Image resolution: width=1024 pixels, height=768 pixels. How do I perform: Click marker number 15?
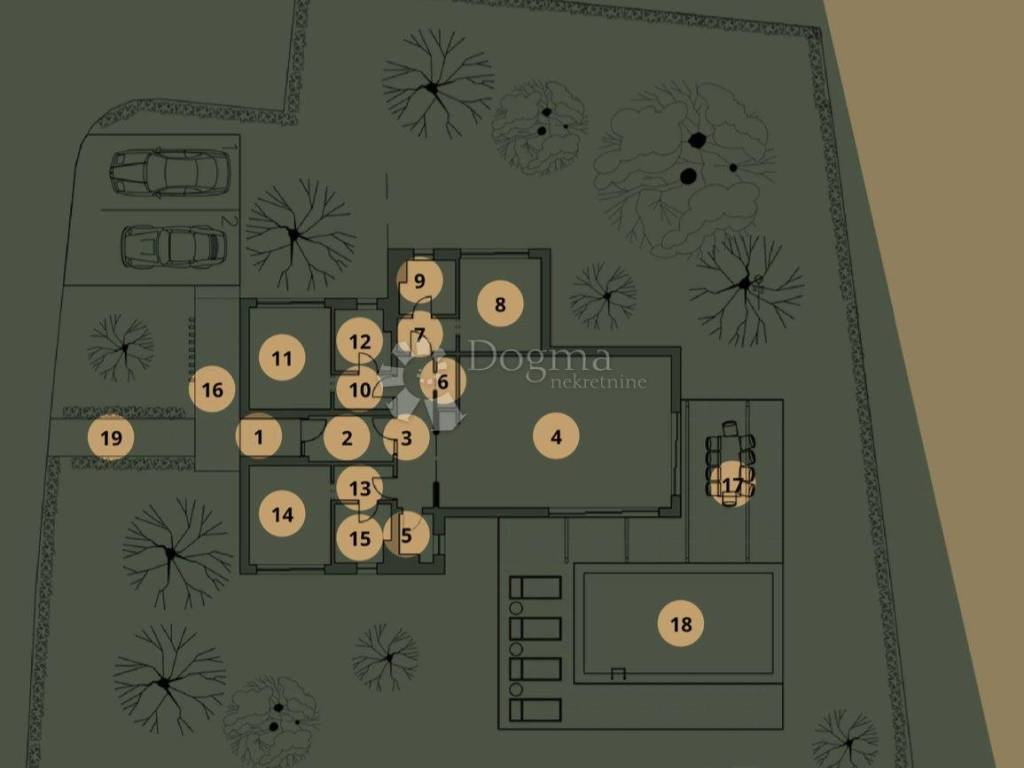tap(360, 538)
